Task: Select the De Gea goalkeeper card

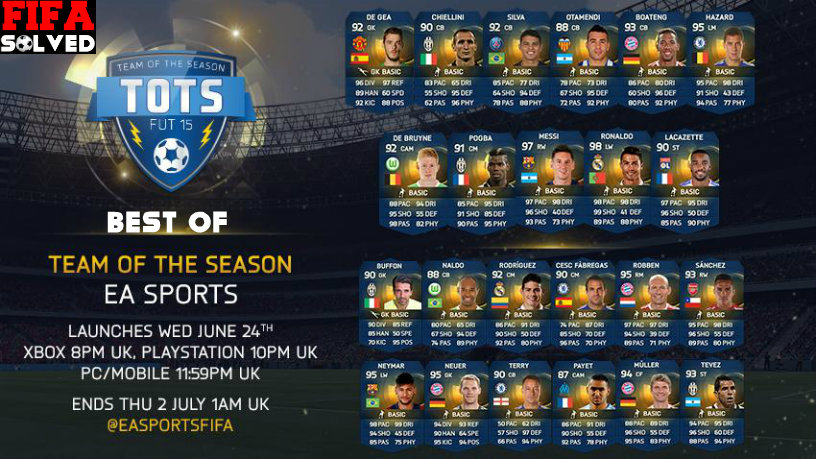Action: point(378,62)
